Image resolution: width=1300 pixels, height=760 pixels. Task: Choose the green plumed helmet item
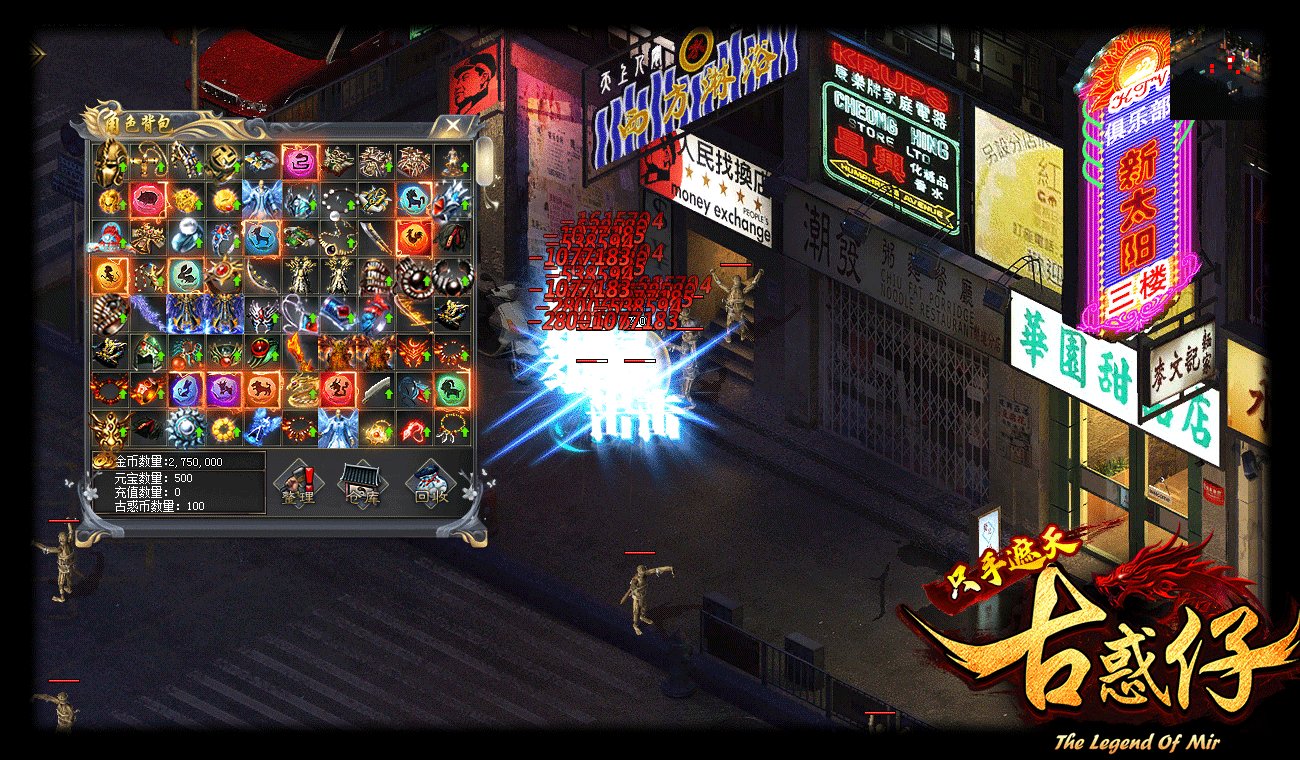(x=147, y=351)
